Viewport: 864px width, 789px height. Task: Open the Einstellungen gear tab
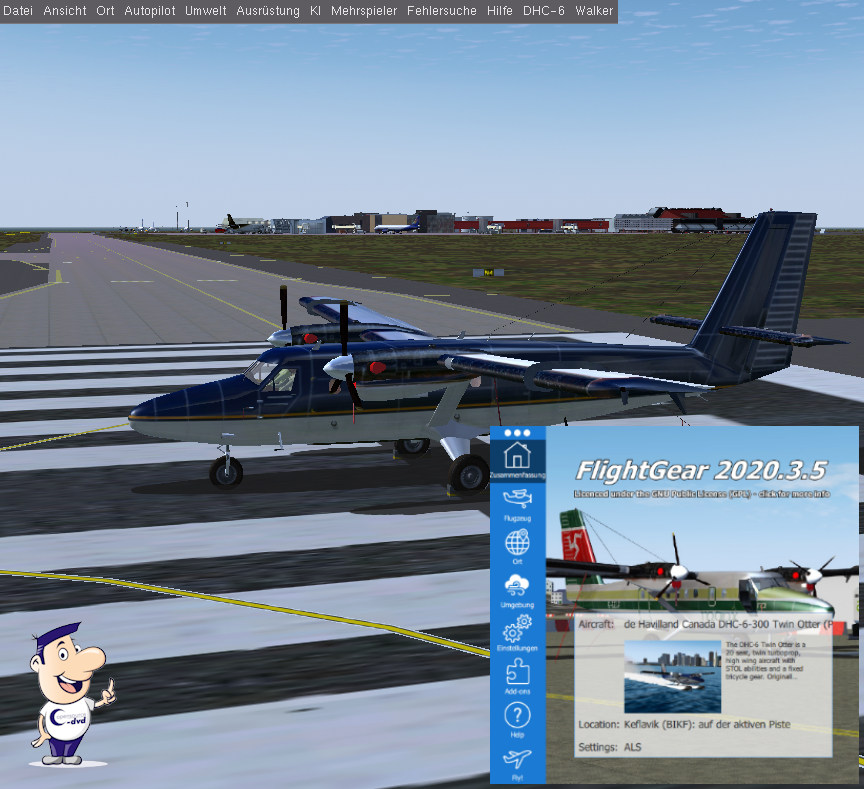tap(517, 635)
